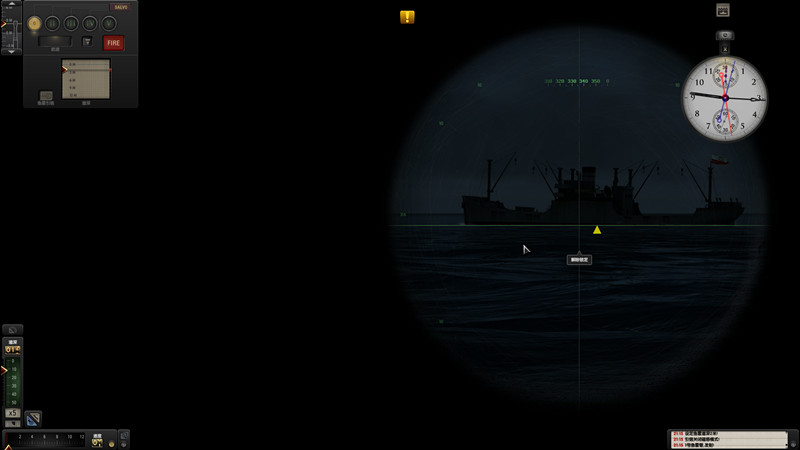Fire the torpedo with the red FIRE button
Viewport: 800px width, 450px height.
pos(114,43)
